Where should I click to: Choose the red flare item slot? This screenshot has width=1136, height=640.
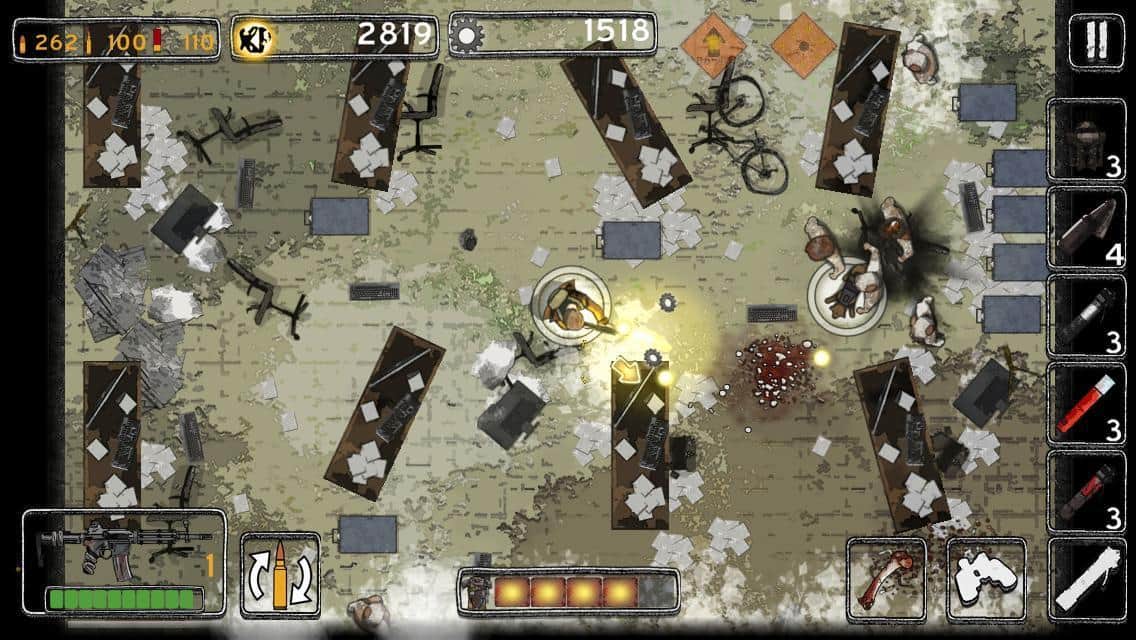tap(1086, 404)
